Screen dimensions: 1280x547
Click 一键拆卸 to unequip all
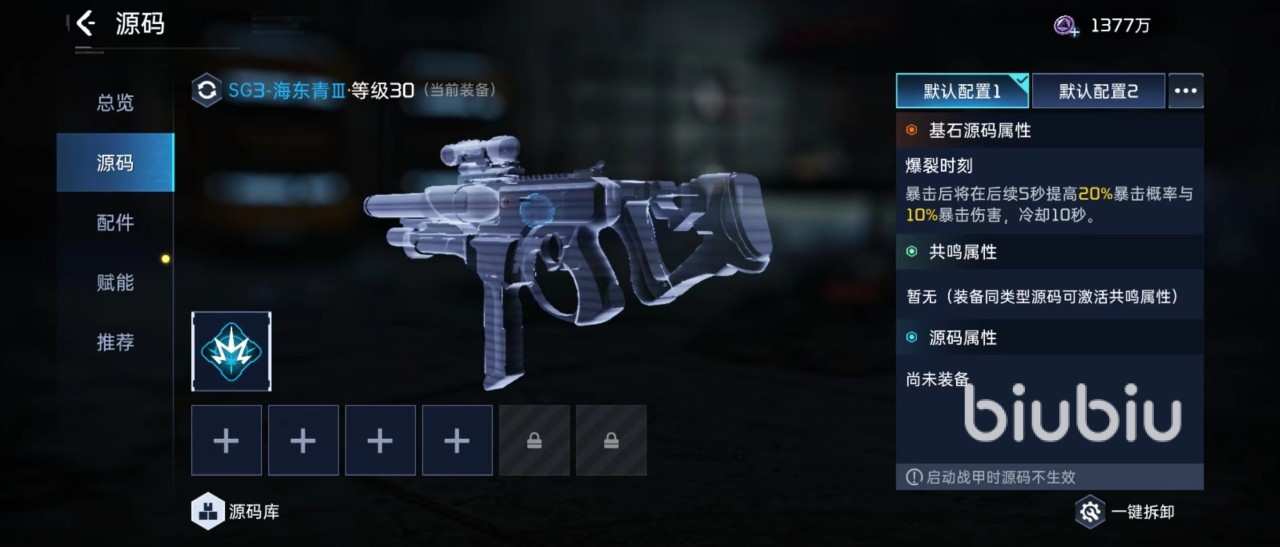pyautogui.click(x=1125, y=512)
